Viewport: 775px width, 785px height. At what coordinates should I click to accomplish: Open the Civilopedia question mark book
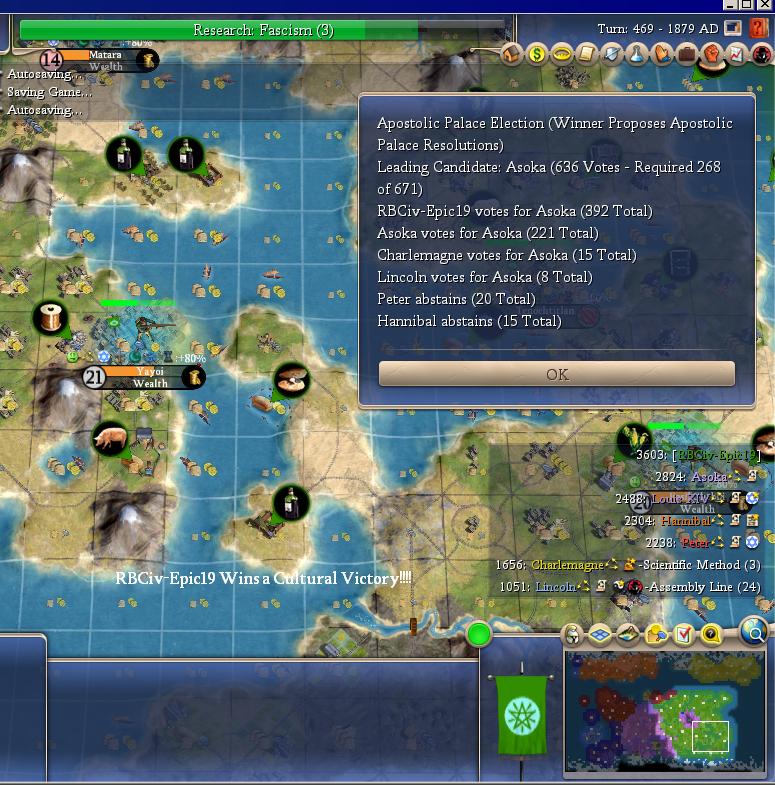click(x=759, y=28)
